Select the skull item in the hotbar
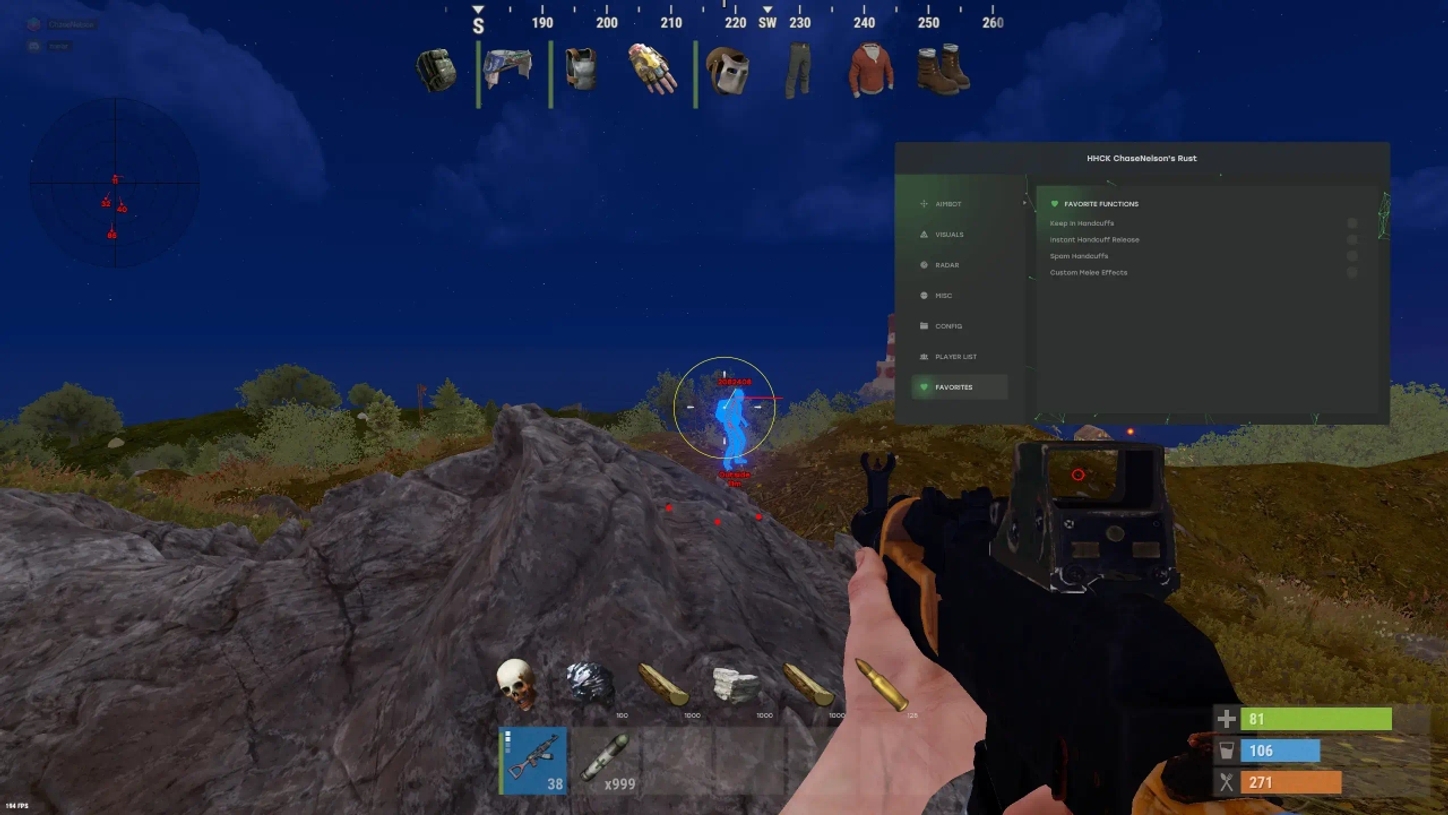1448x815 pixels. pos(516,680)
